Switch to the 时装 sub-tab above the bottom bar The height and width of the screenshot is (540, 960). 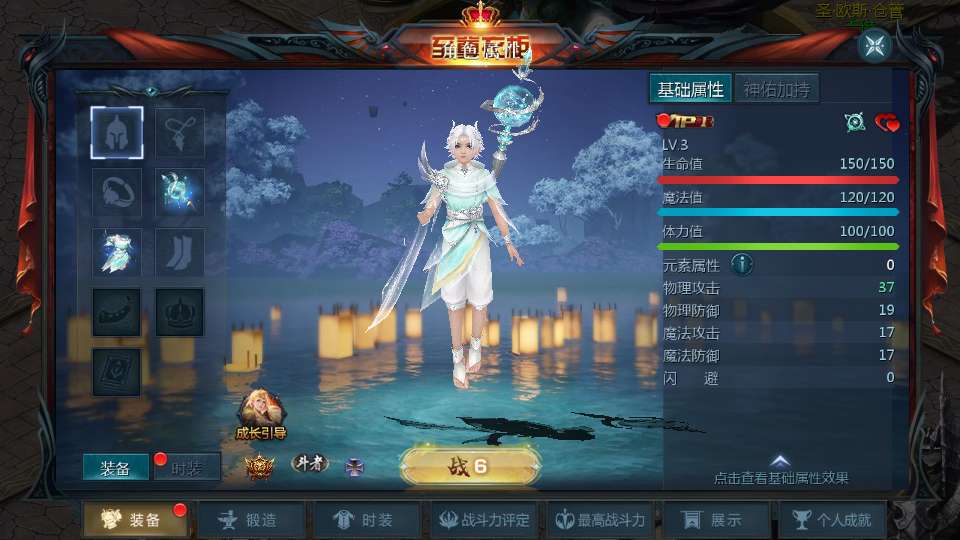(187, 467)
